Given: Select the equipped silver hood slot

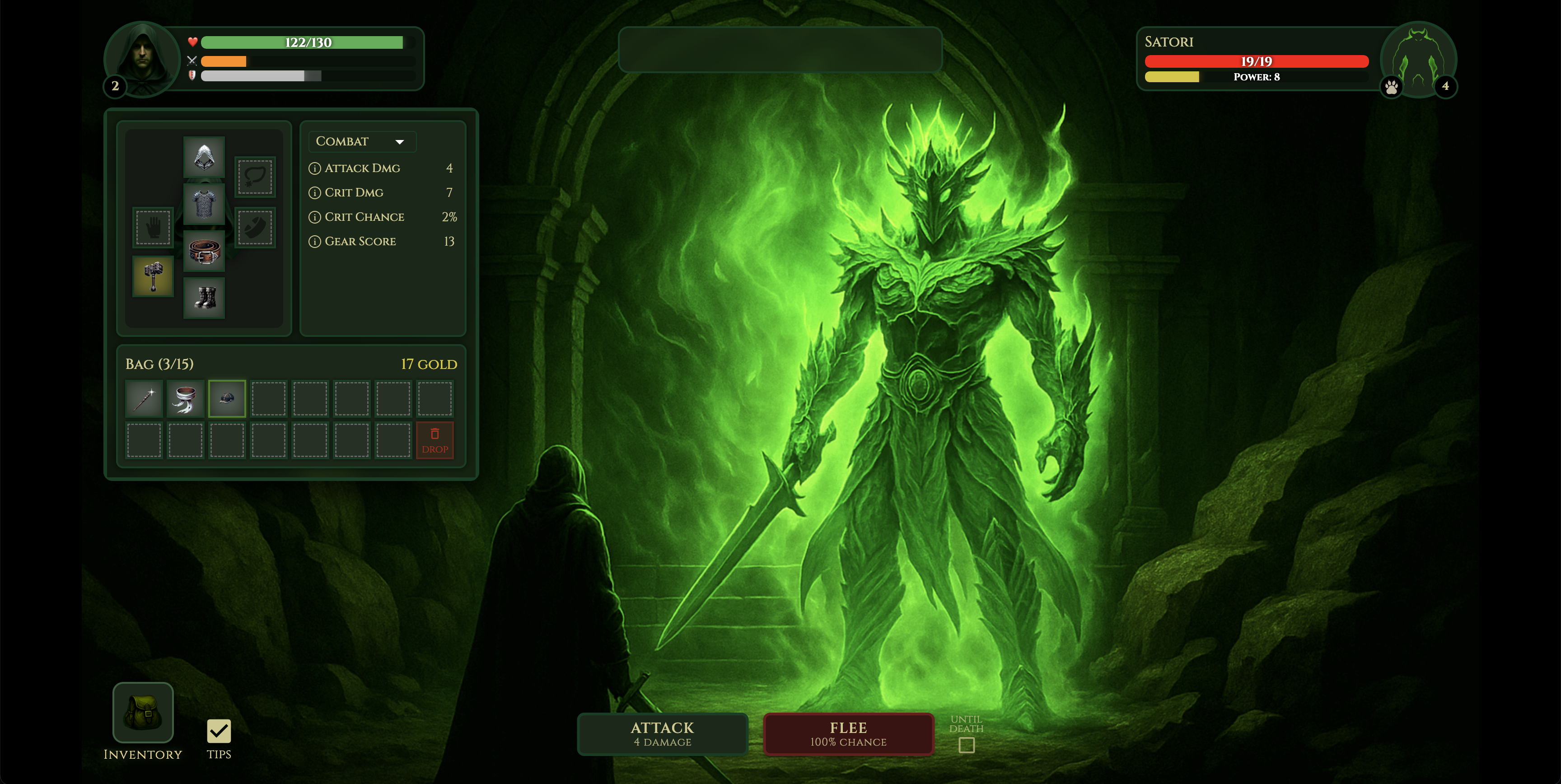Looking at the screenshot, I should [x=204, y=157].
